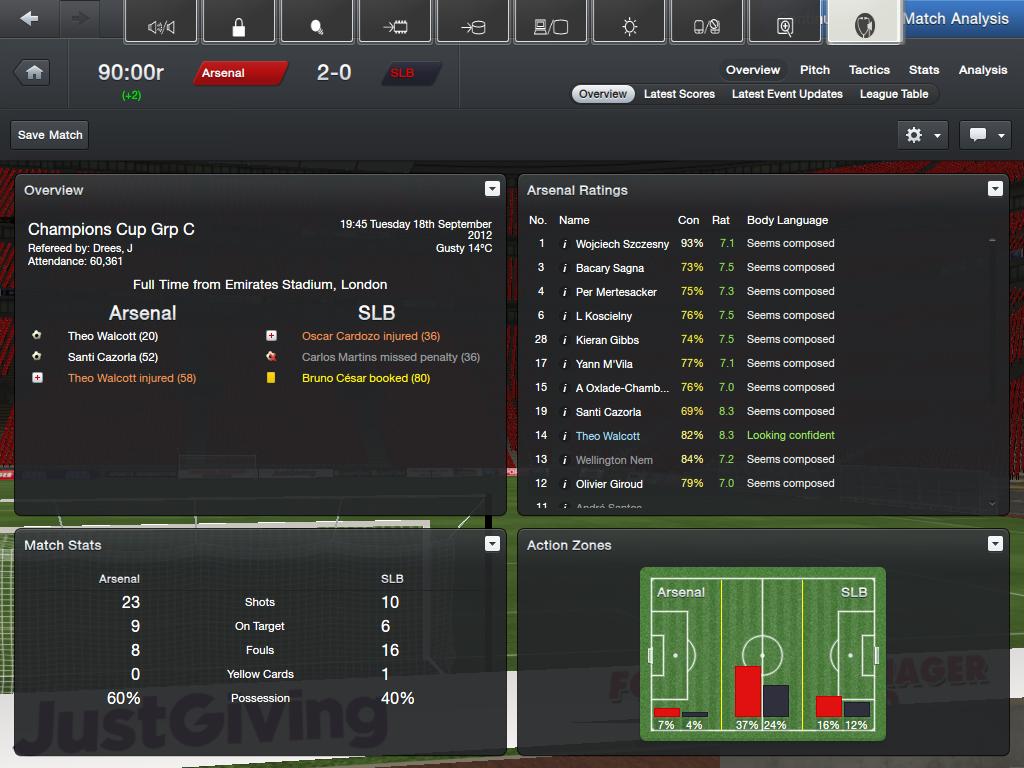Image resolution: width=1024 pixels, height=768 pixels.
Task: Click the Arsenal team name badge
Action: coord(238,73)
